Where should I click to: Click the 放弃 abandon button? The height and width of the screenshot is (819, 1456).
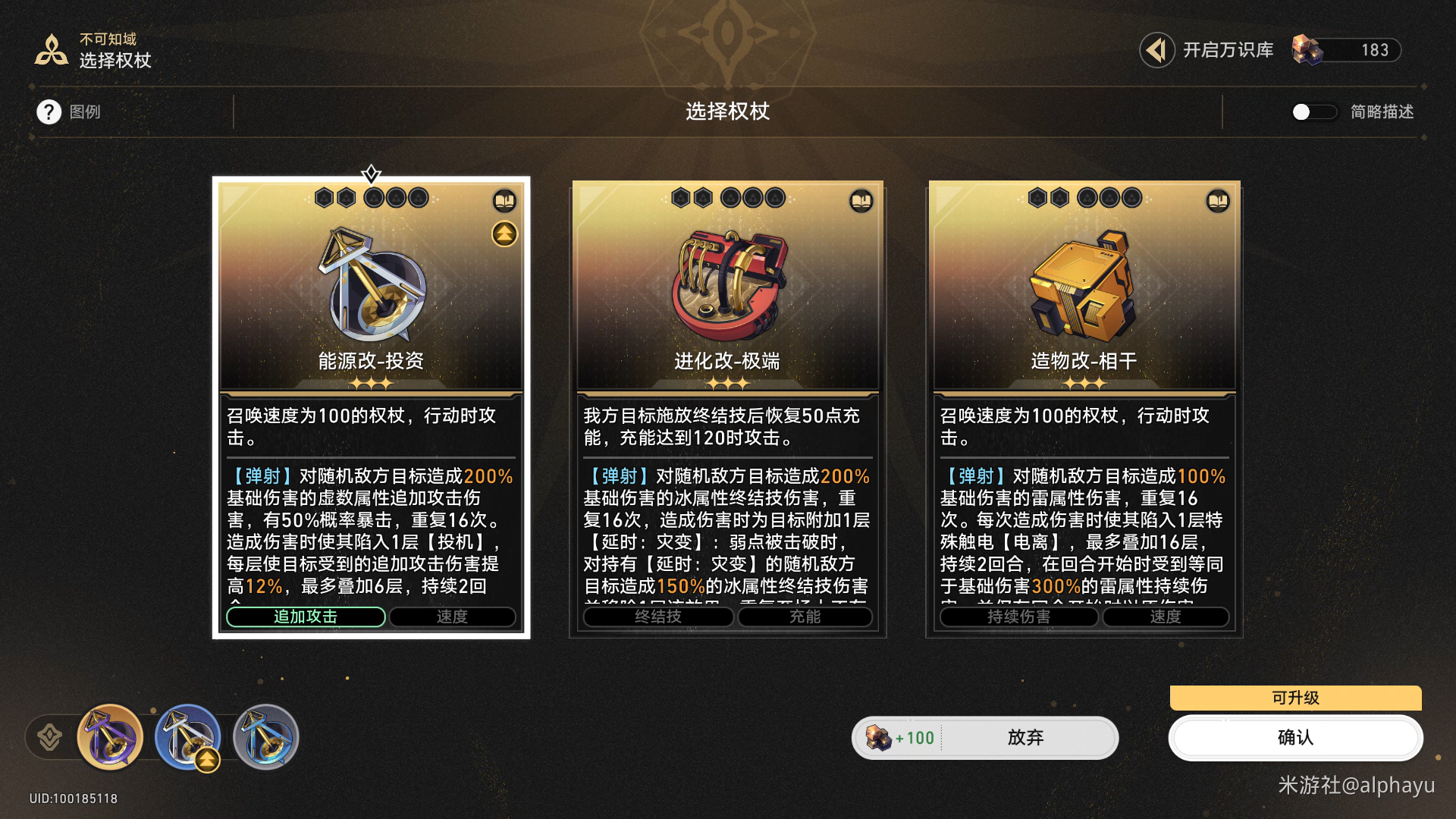[x=1025, y=738]
